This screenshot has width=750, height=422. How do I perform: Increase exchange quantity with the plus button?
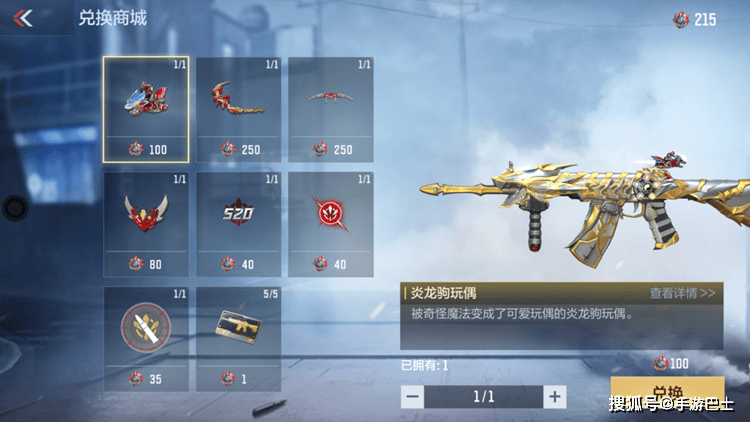click(x=555, y=396)
